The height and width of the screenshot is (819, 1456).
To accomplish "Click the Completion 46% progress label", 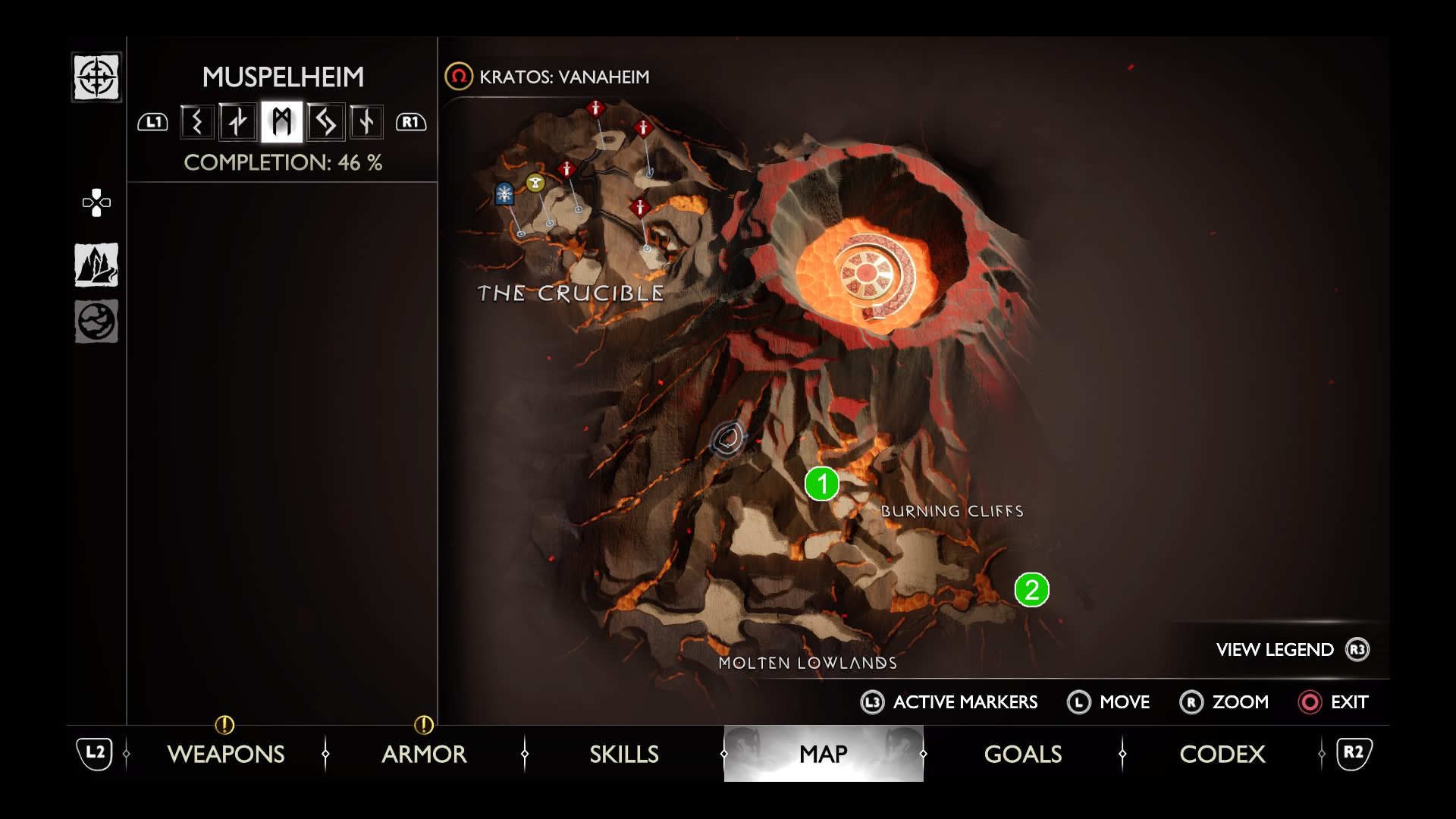I will click(x=284, y=162).
